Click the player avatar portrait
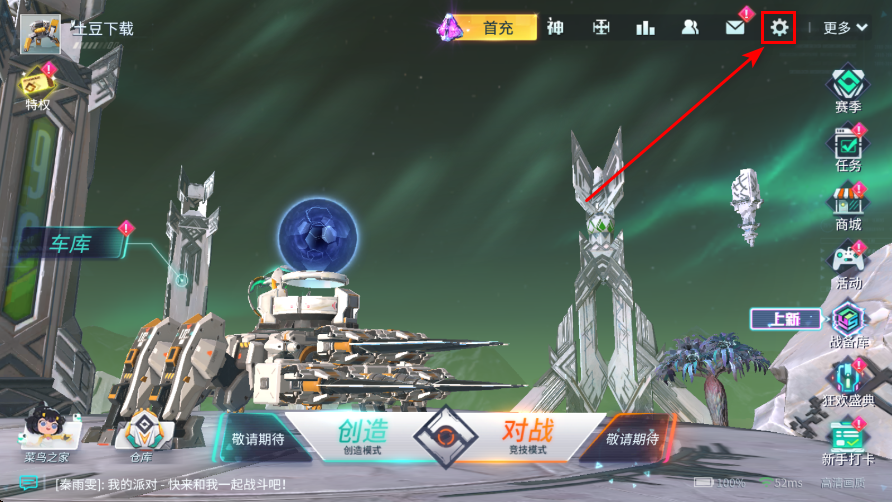The height and width of the screenshot is (502, 892). coord(40,33)
